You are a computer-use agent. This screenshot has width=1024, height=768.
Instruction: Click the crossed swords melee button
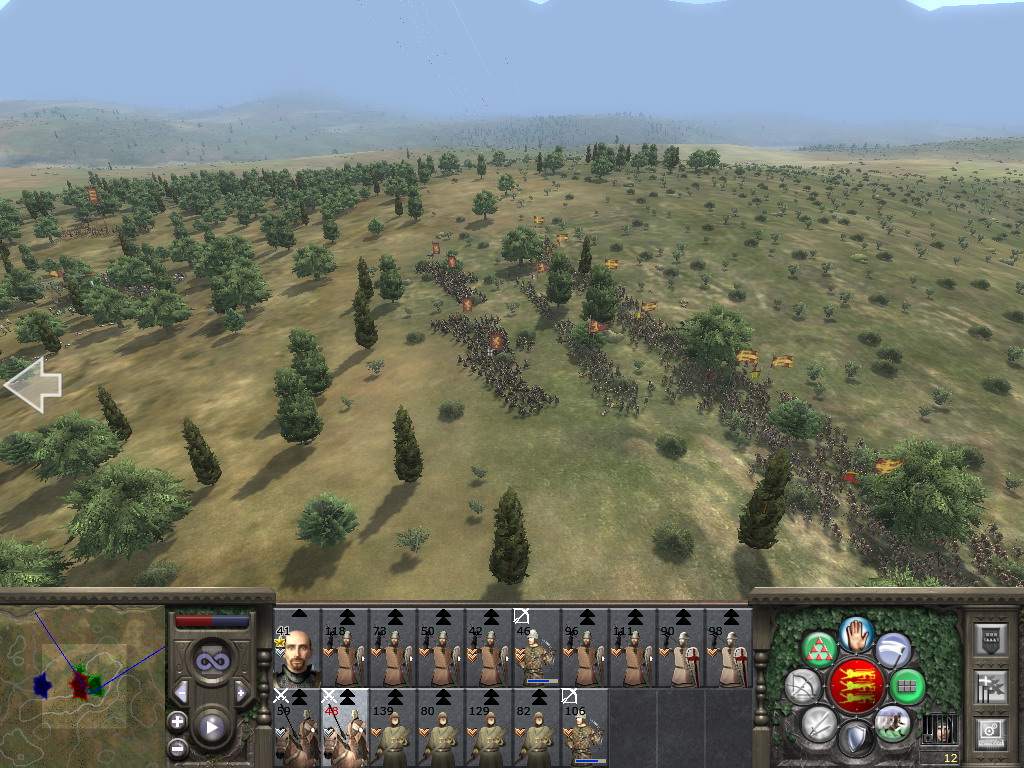820,722
